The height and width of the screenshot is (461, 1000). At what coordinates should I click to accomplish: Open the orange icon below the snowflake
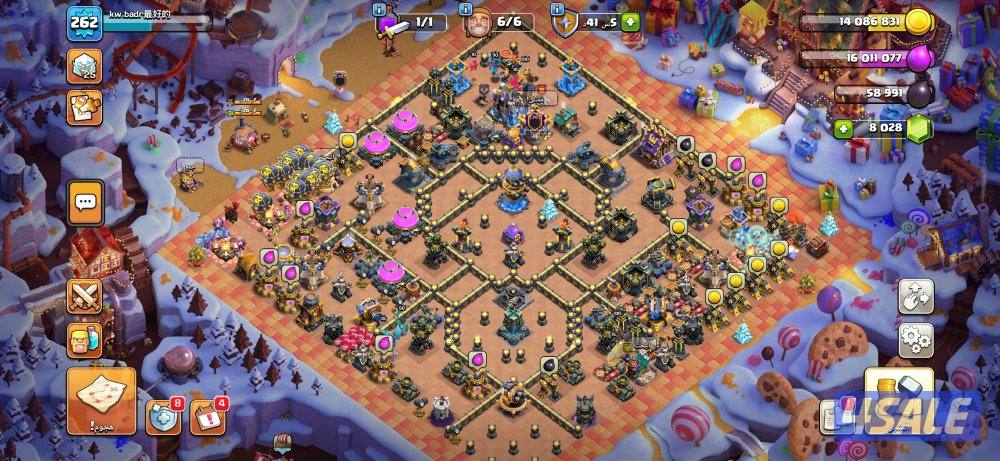(x=85, y=107)
